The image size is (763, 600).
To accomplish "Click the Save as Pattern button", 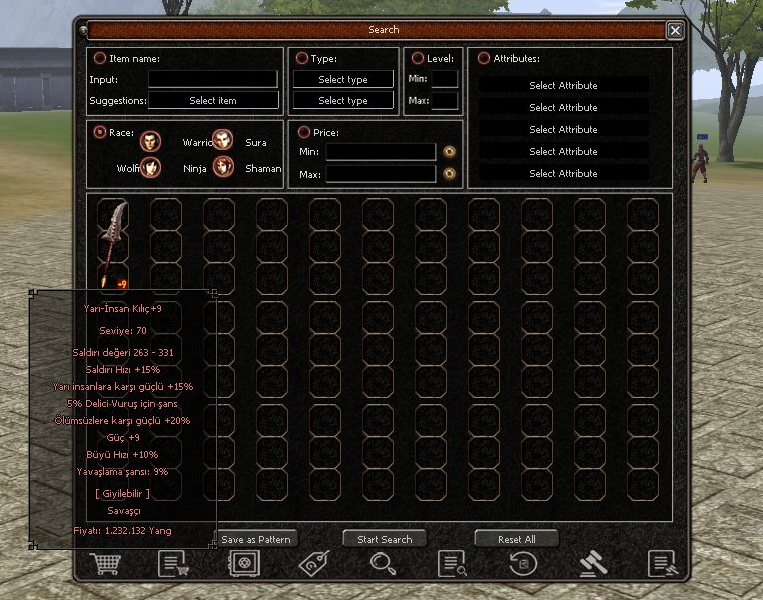I will (x=256, y=539).
